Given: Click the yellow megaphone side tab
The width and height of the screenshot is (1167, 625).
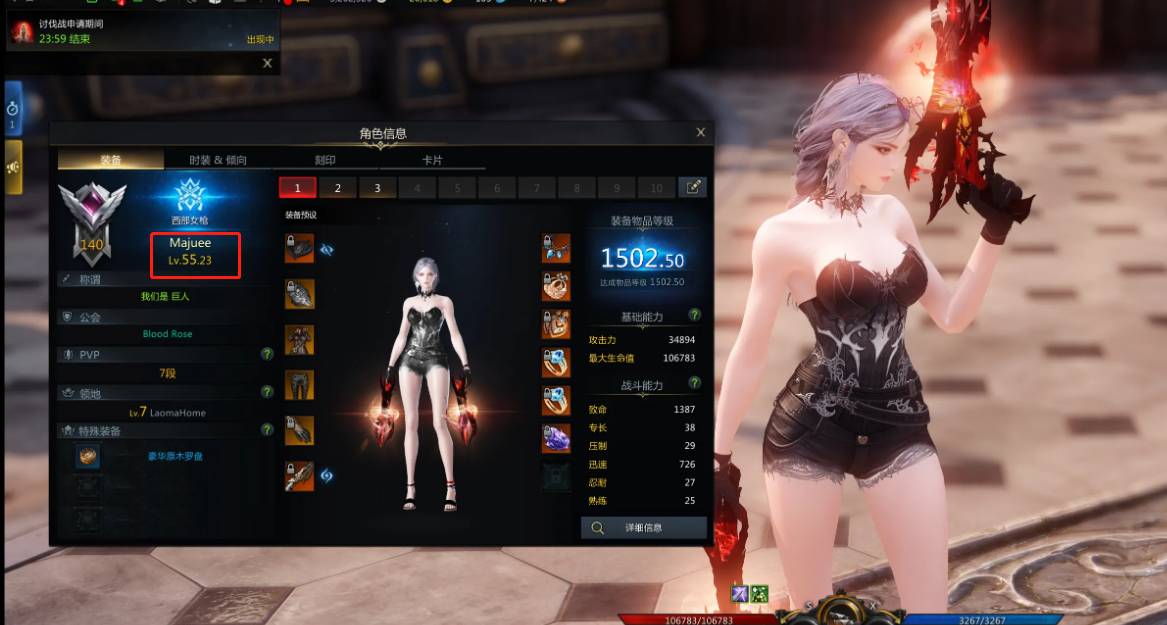Looking at the screenshot, I should click(x=13, y=166).
